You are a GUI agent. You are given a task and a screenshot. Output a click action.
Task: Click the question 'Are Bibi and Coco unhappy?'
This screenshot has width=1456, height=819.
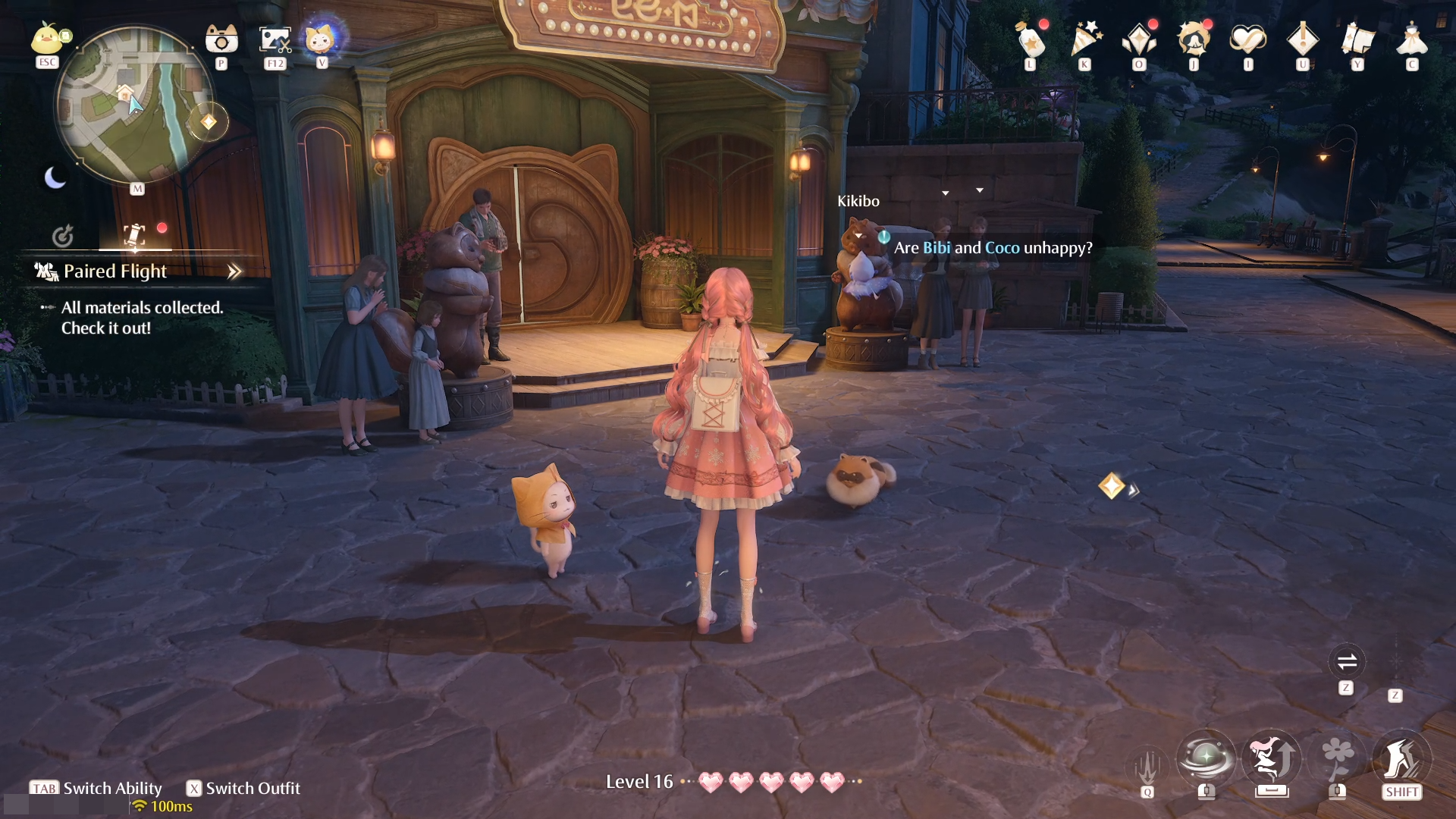(x=993, y=247)
